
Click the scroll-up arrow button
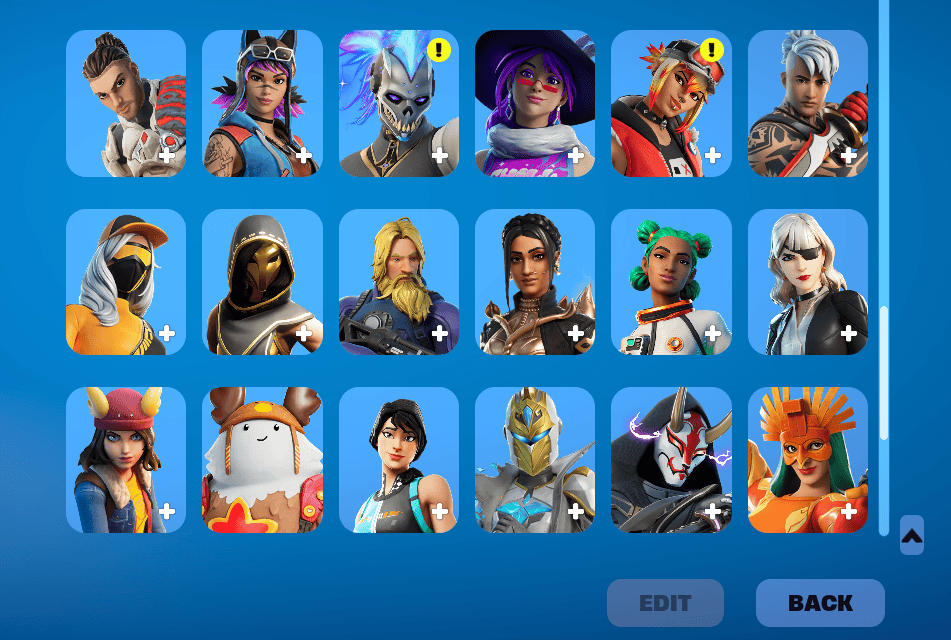tap(911, 535)
